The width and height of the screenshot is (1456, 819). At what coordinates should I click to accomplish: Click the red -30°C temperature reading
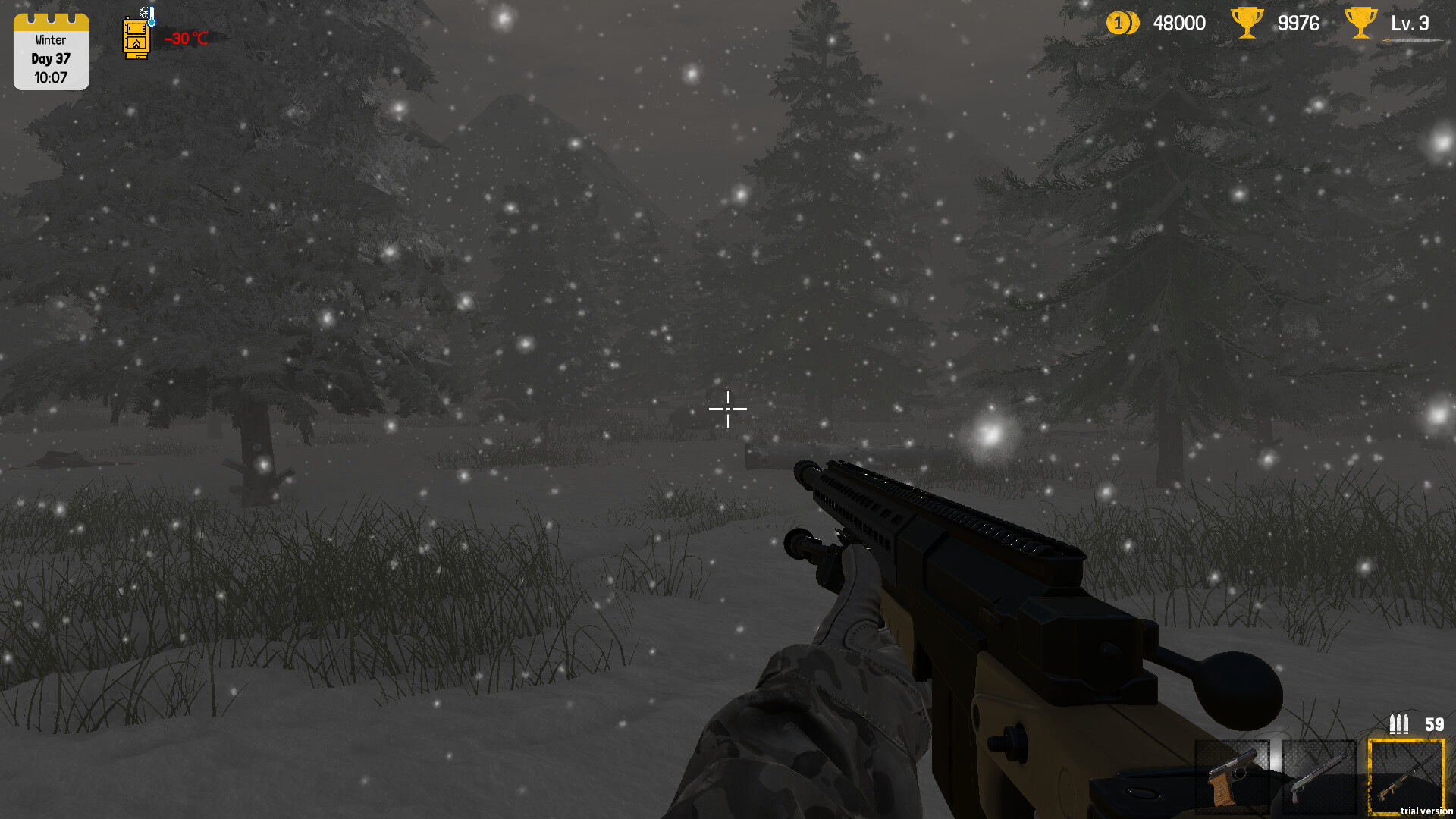coord(187,36)
